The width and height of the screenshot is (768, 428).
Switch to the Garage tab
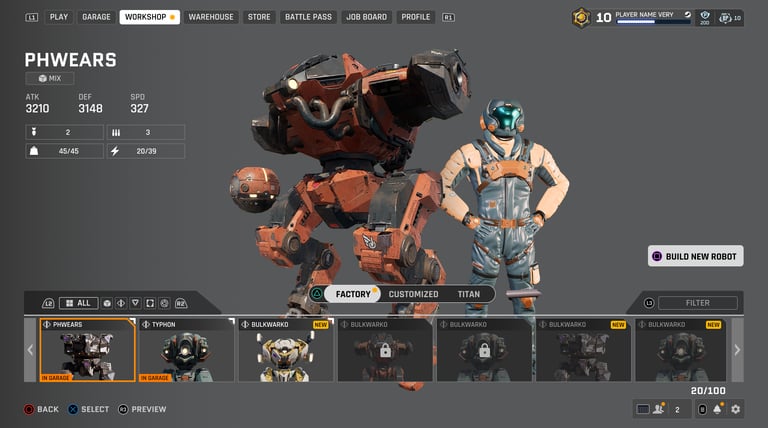96,17
